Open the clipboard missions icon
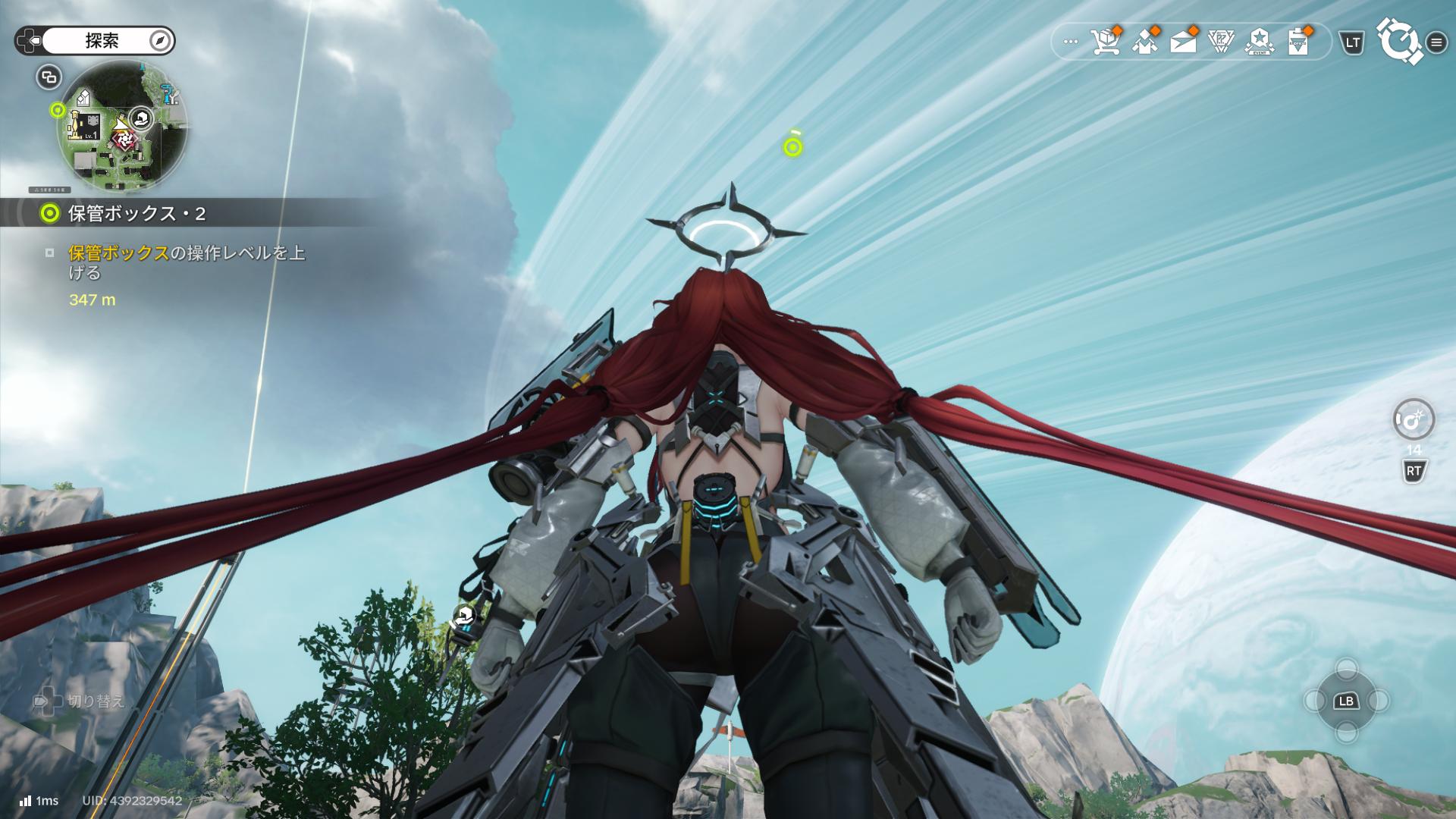Screen dimensions: 1456x819 point(1298,42)
